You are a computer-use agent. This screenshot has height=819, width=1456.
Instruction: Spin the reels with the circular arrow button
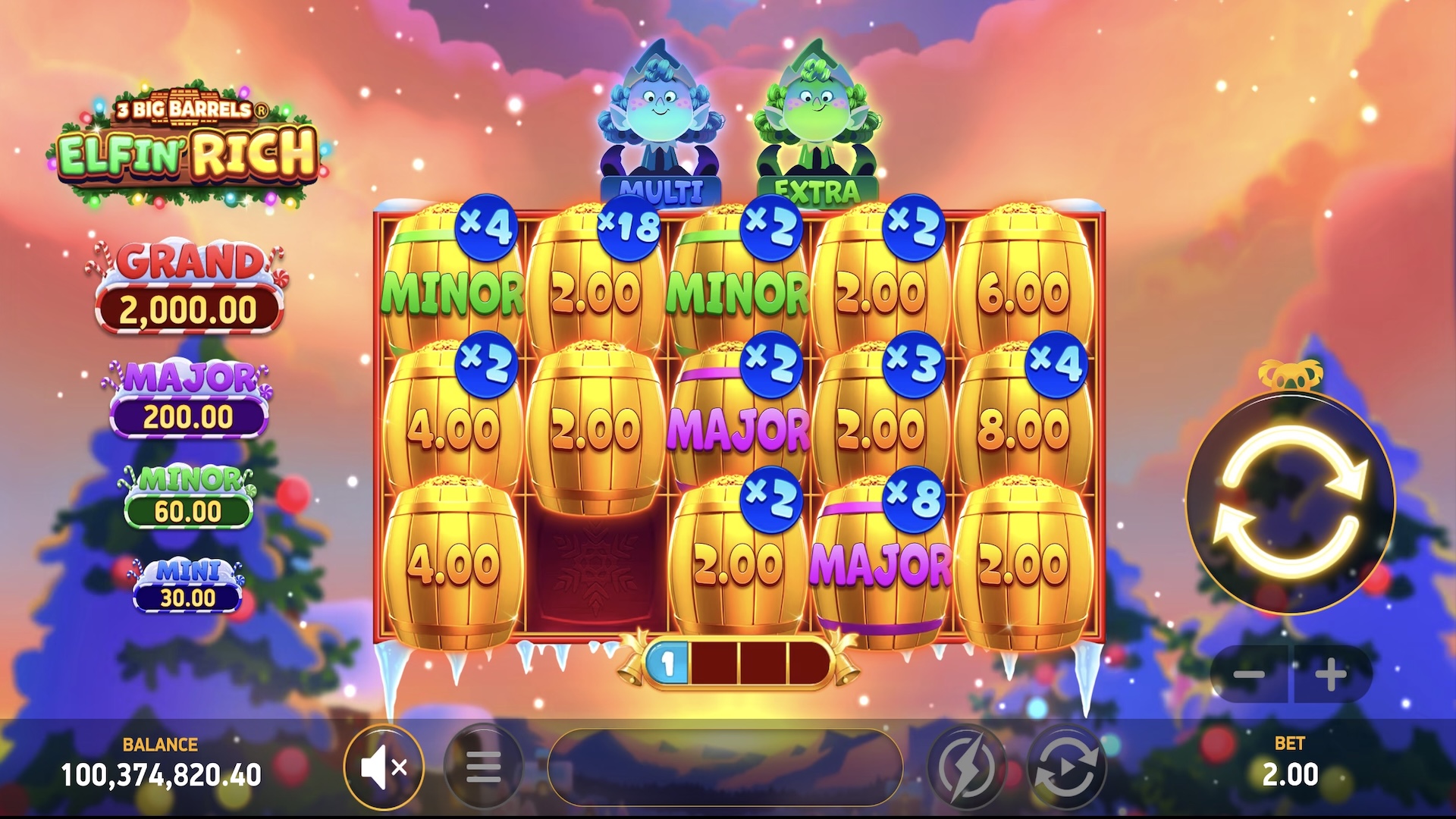tap(1290, 502)
